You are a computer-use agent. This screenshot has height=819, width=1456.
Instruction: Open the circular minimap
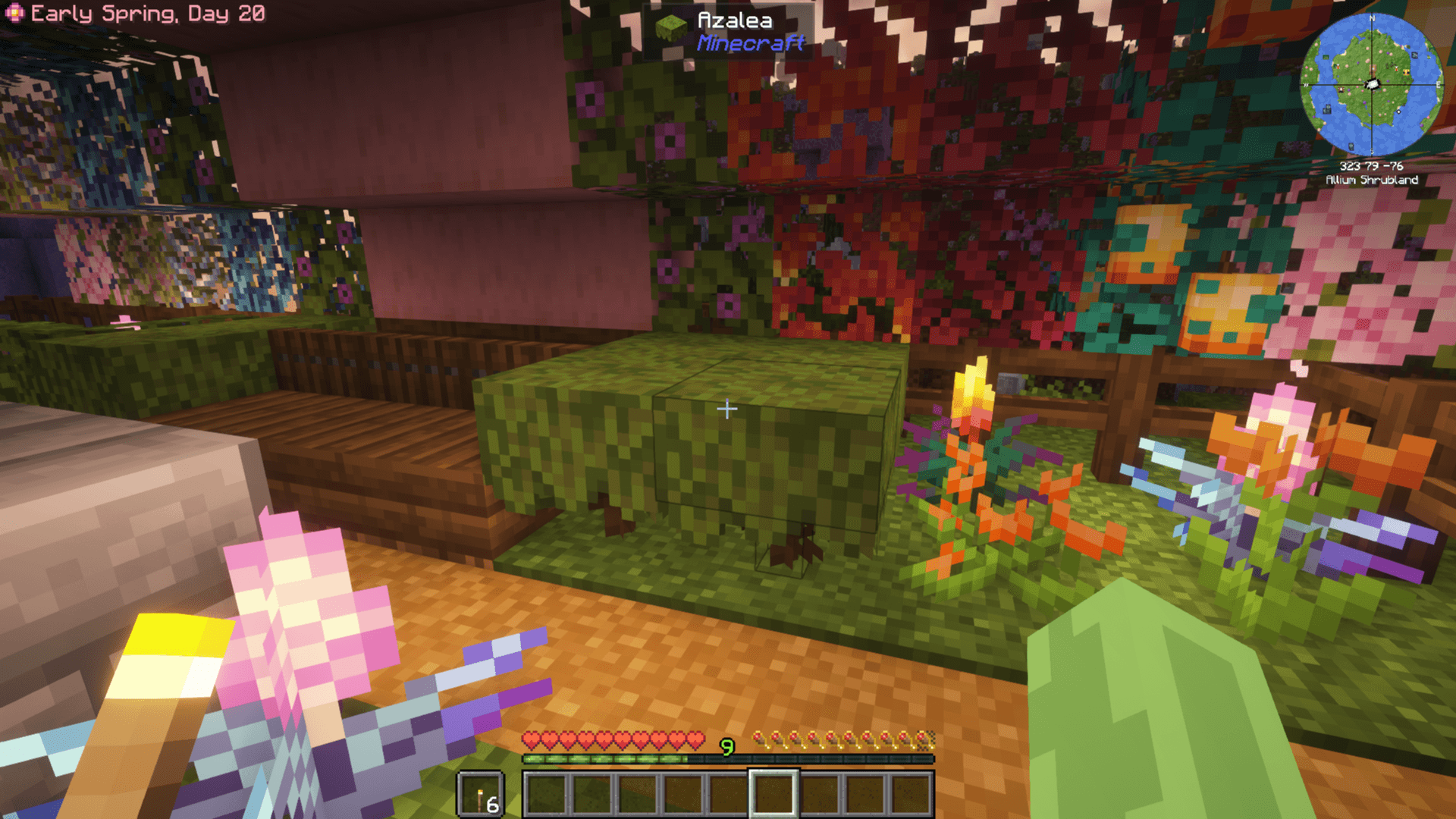[1371, 84]
